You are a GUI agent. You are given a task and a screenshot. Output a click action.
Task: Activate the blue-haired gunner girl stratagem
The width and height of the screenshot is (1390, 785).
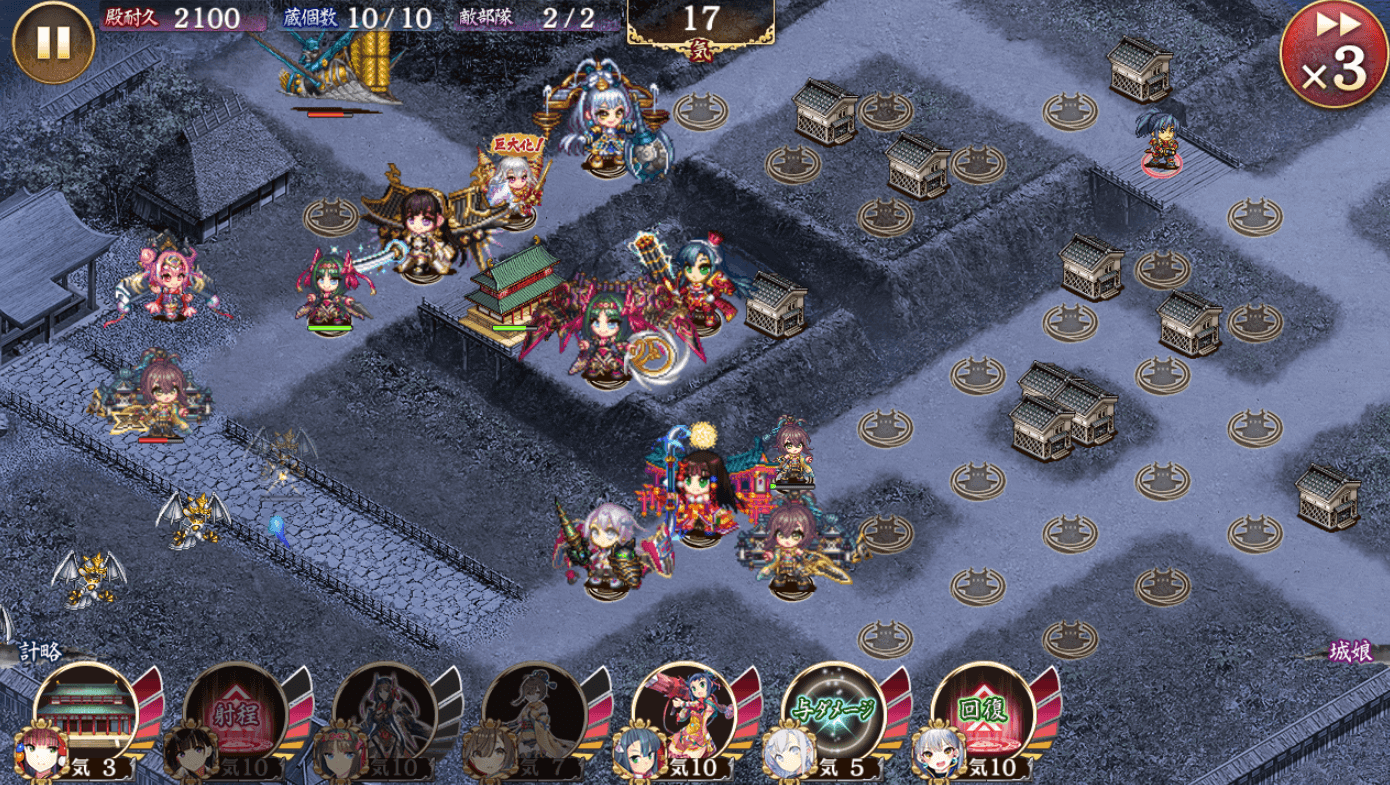(x=684, y=712)
